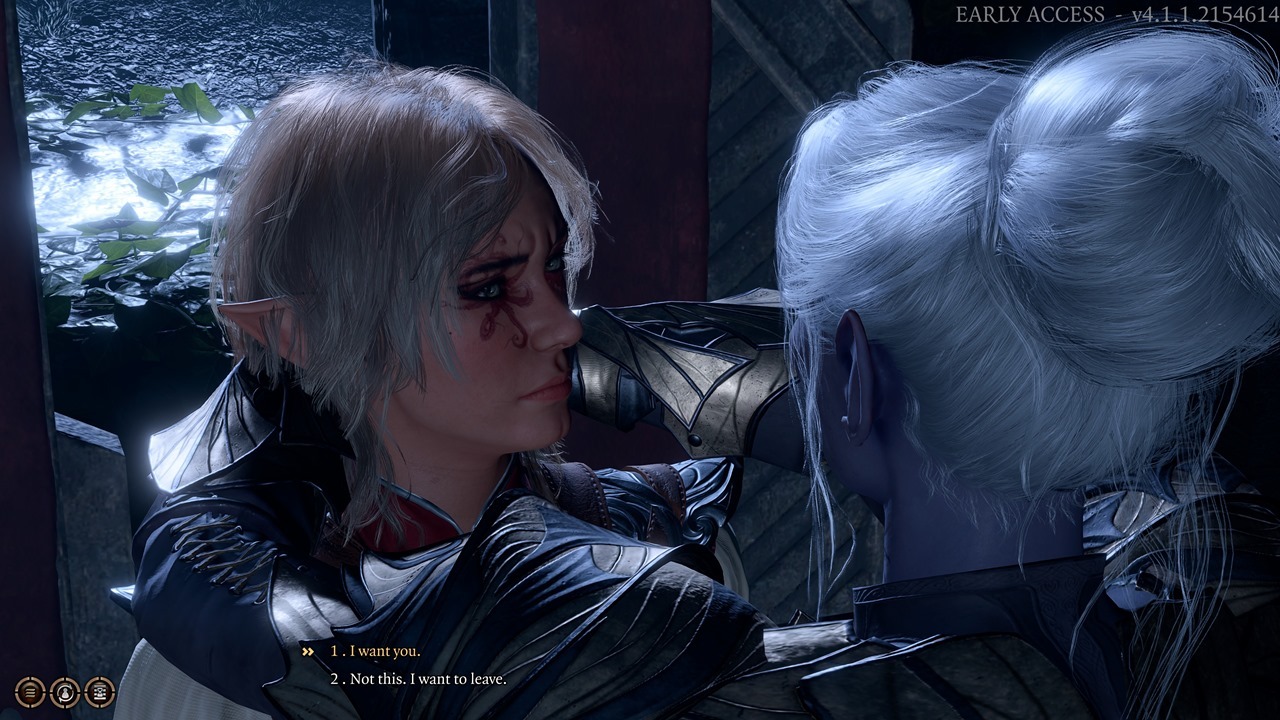Click the switch character icon with circling arrows
The height and width of the screenshot is (720, 1280).
(65, 691)
